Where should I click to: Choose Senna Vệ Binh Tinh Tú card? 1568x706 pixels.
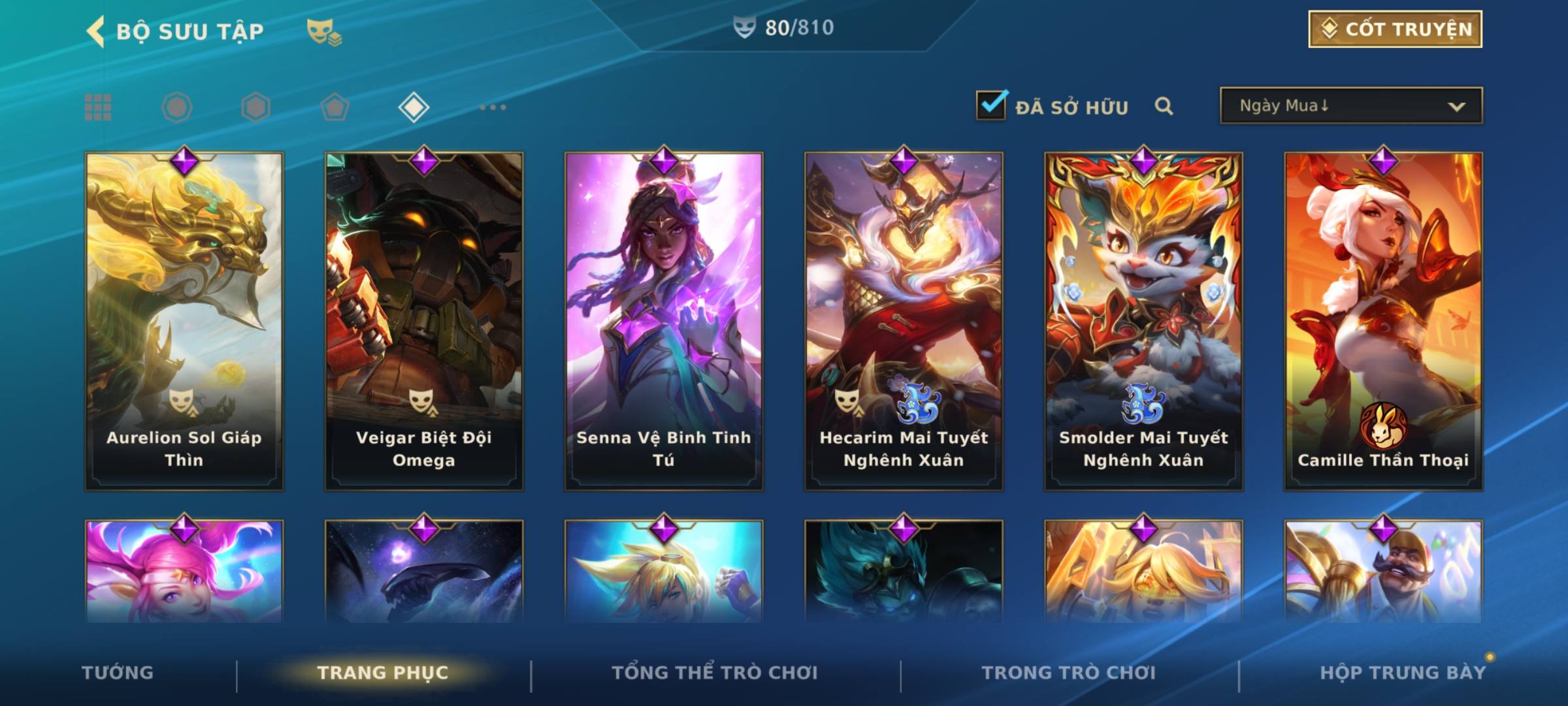[x=664, y=320]
